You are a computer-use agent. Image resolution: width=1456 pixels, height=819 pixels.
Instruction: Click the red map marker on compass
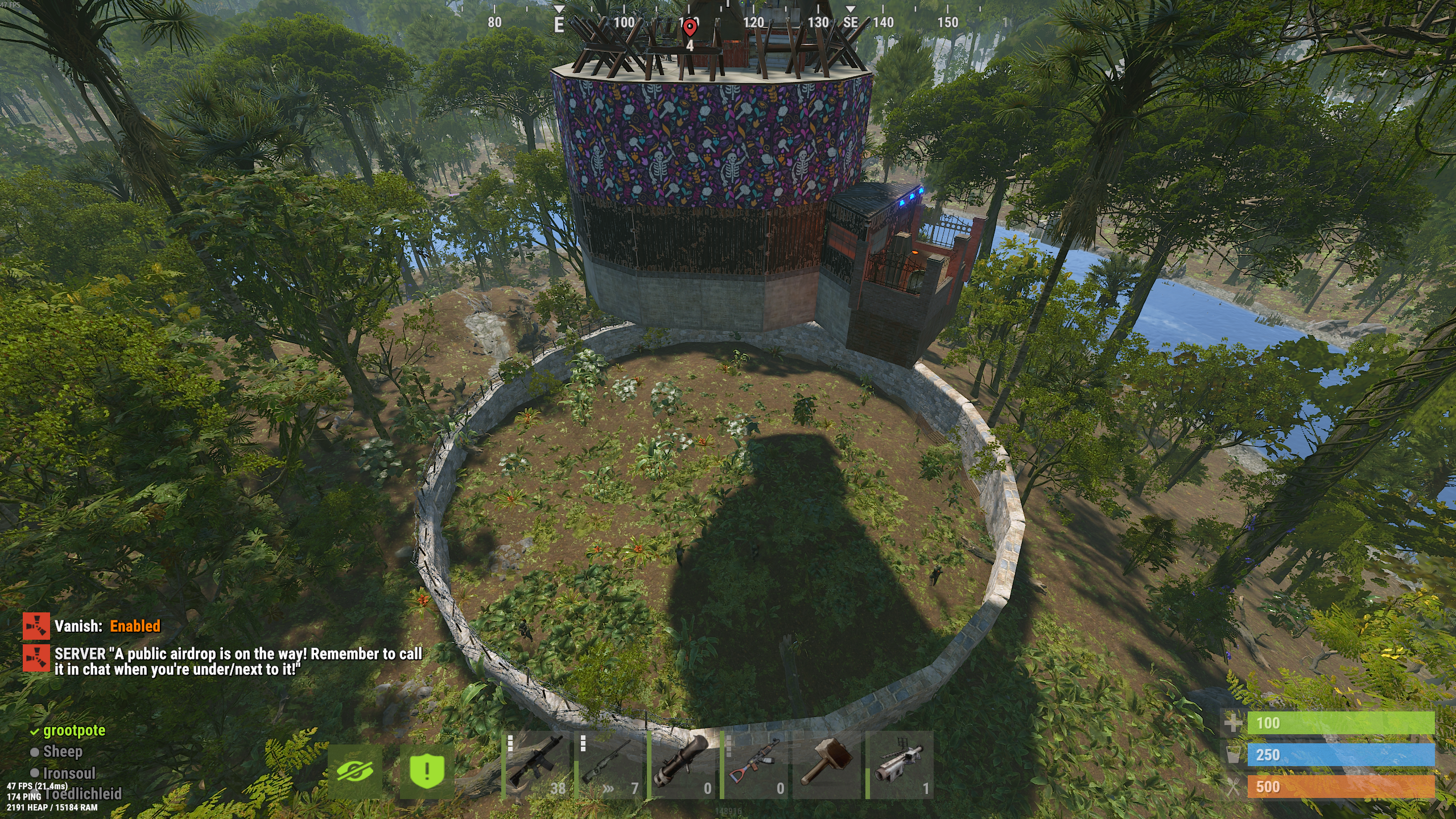coord(690,27)
